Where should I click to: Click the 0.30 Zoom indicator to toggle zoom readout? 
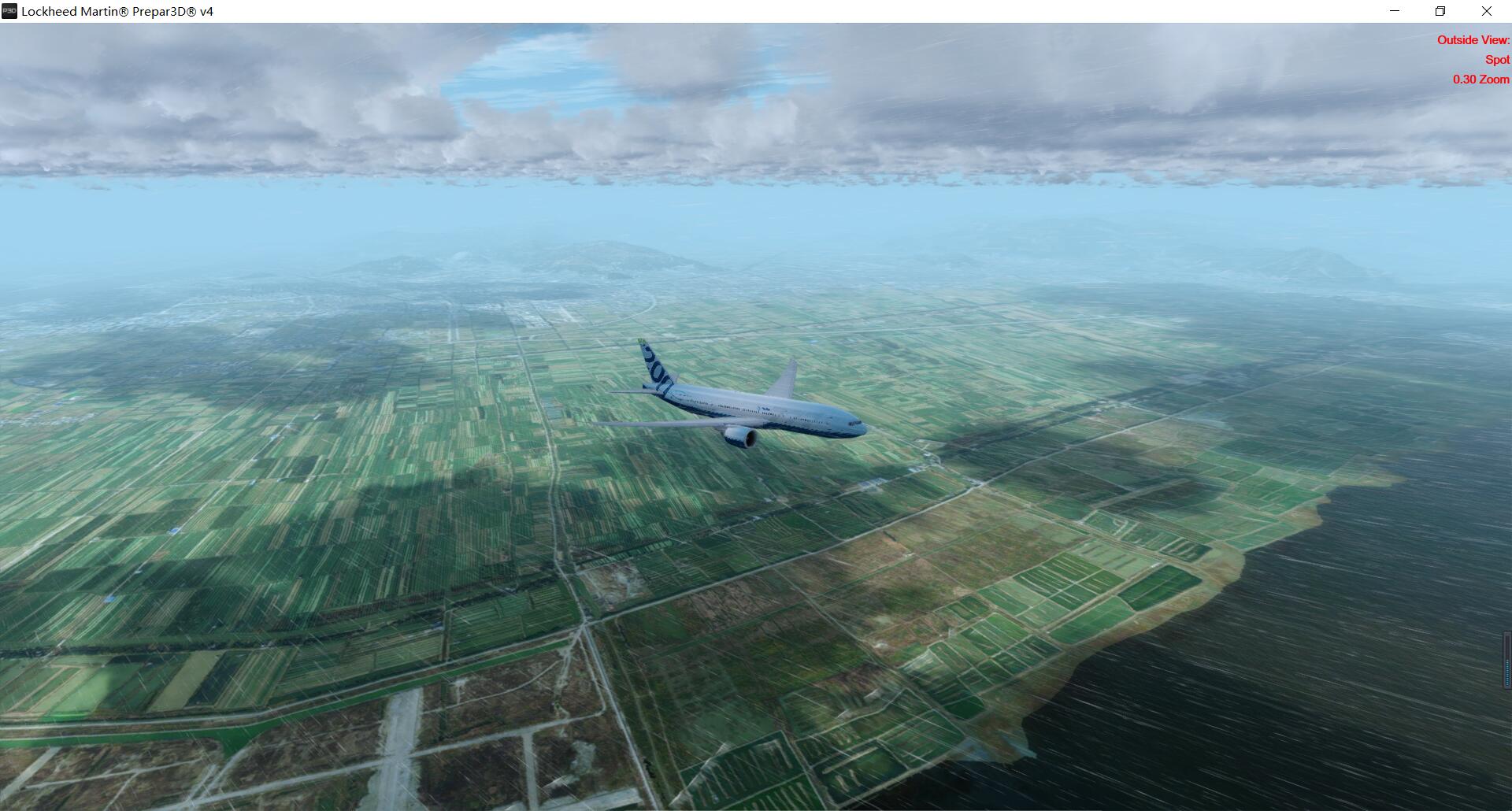click(x=1480, y=79)
